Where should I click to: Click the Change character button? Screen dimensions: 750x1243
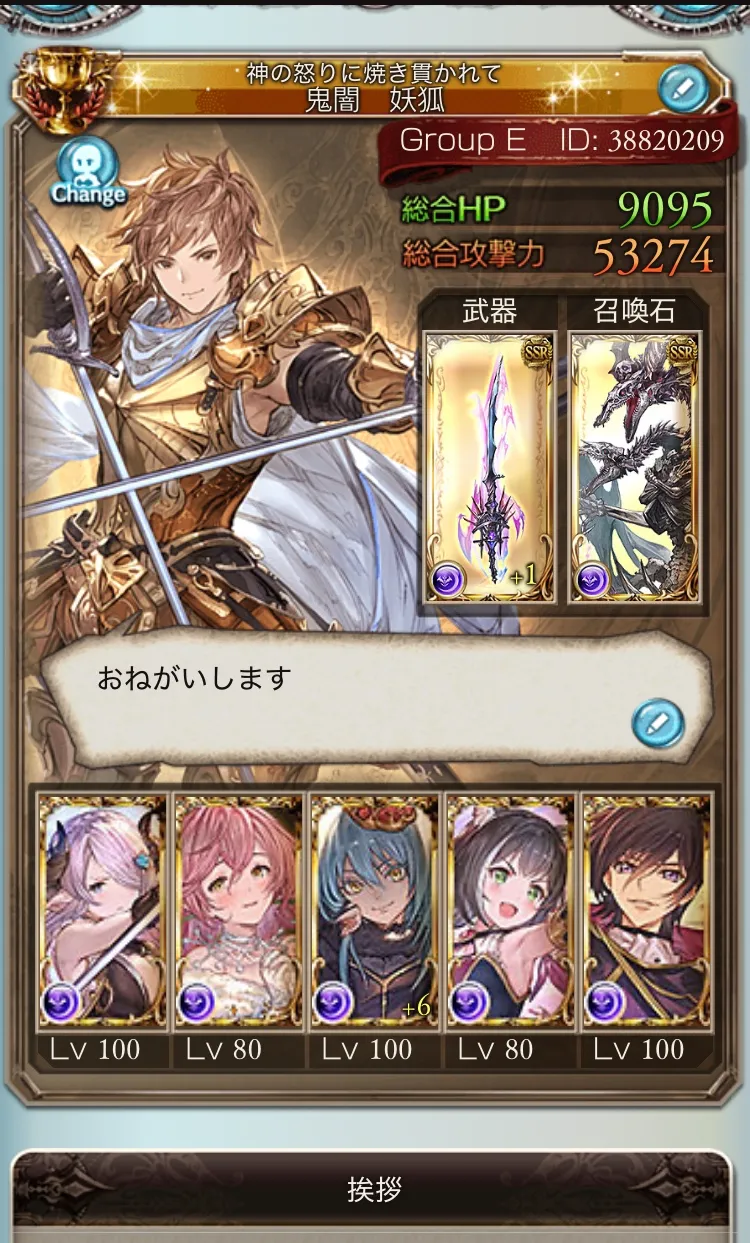[87, 171]
